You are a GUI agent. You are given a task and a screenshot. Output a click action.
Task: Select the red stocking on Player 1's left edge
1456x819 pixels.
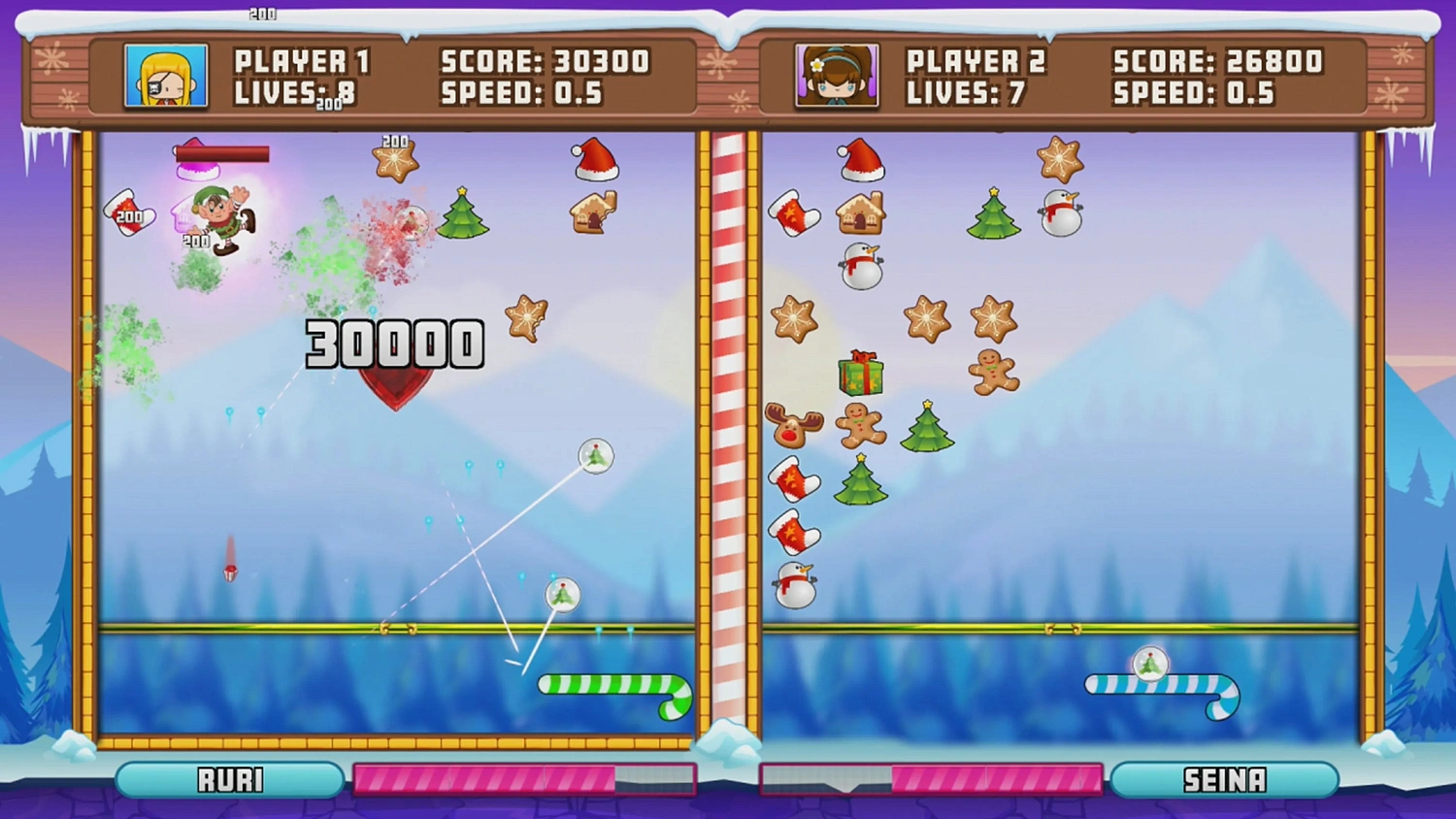point(129,215)
